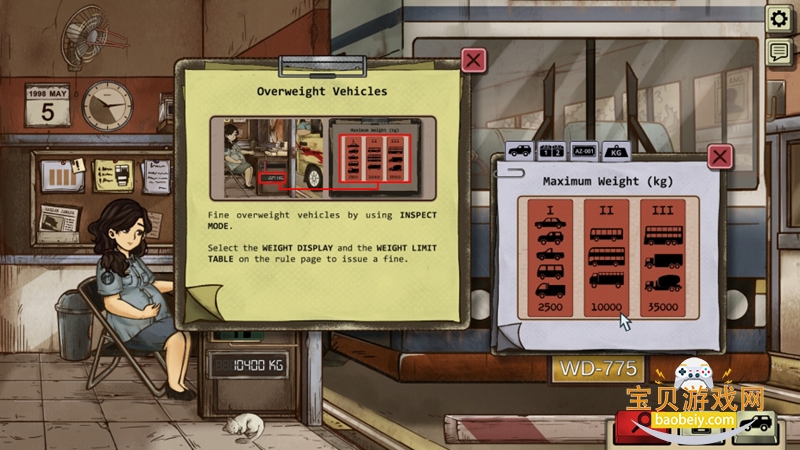This screenshot has height=450, width=800.
Task: Select the class II 10000 kg column
Action: click(607, 258)
